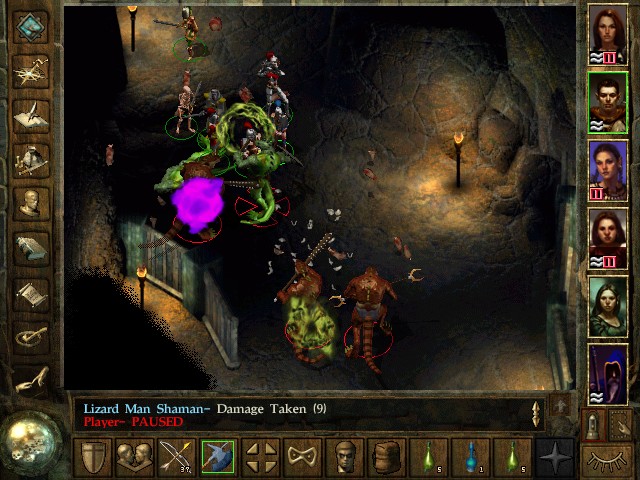640x480 pixels.
Task: Activate the shield guard action
Action: pyautogui.click(x=93, y=458)
